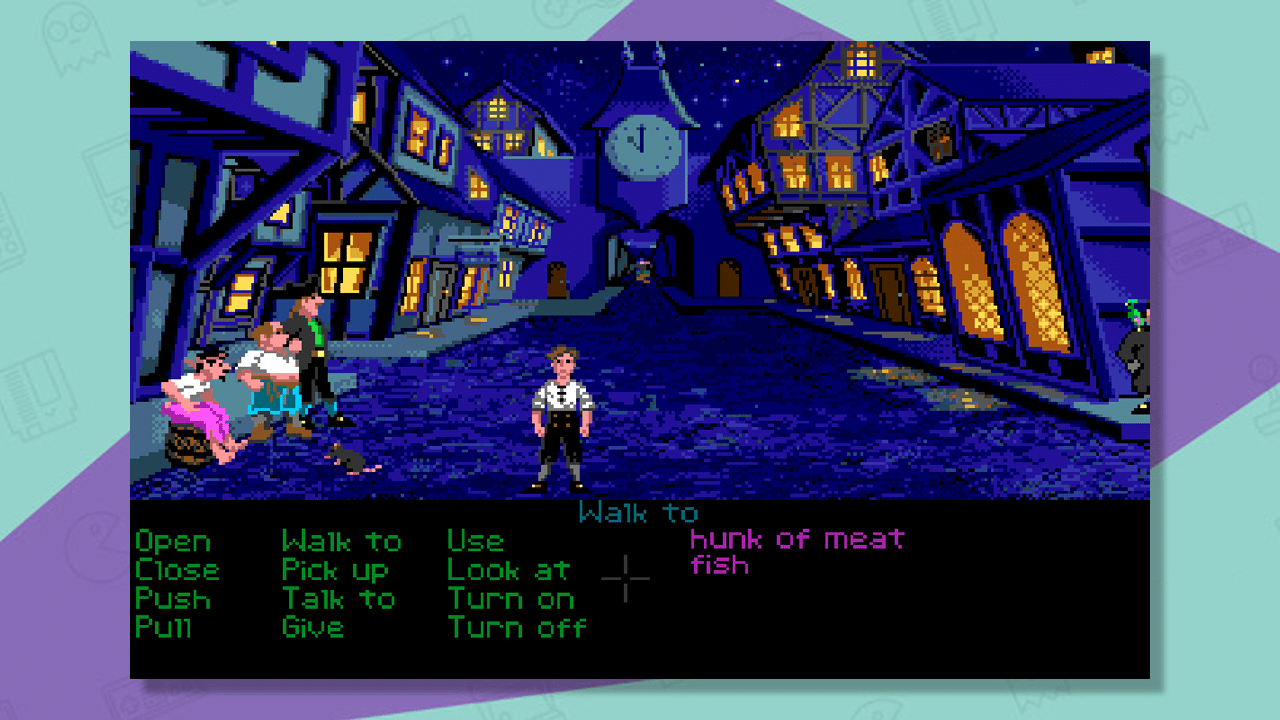Select the Look at verb
Screen dimensions: 1280x720
click(510, 571)
